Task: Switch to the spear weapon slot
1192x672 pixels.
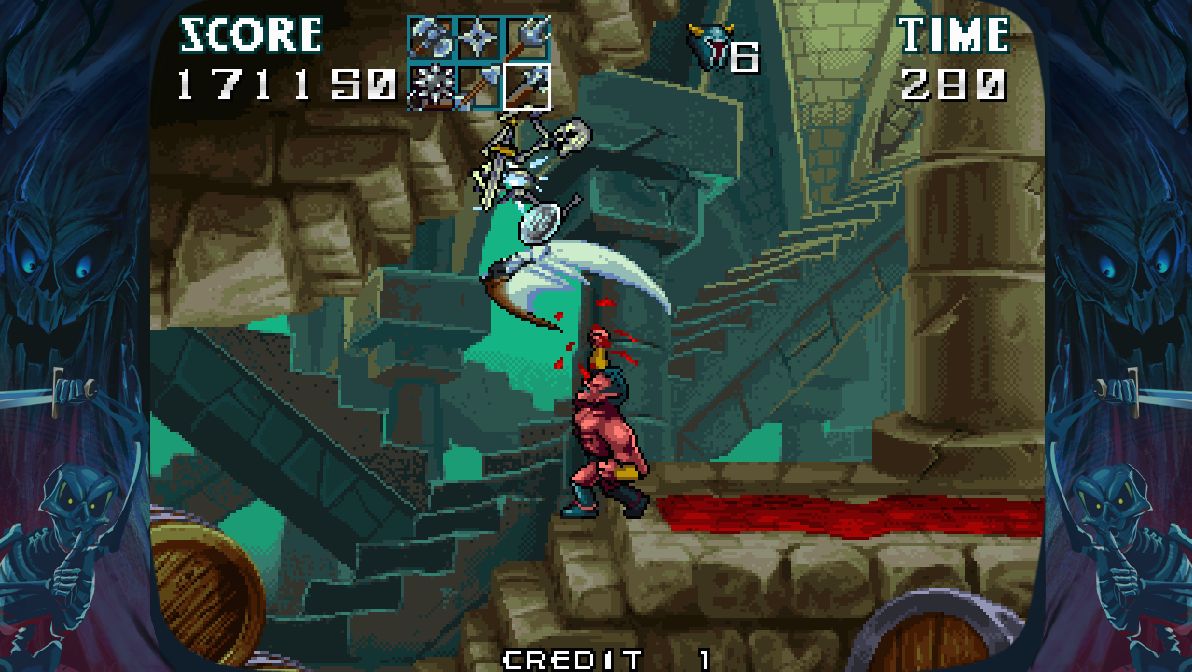Action: pos(478,85)
